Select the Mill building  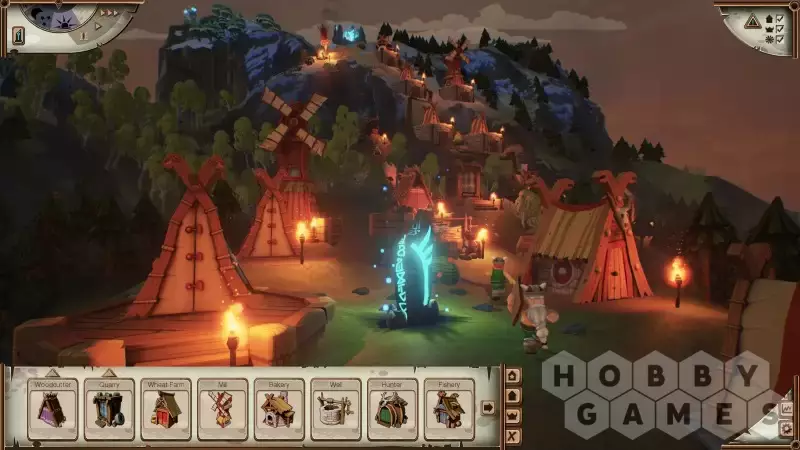tap(221, 409)
